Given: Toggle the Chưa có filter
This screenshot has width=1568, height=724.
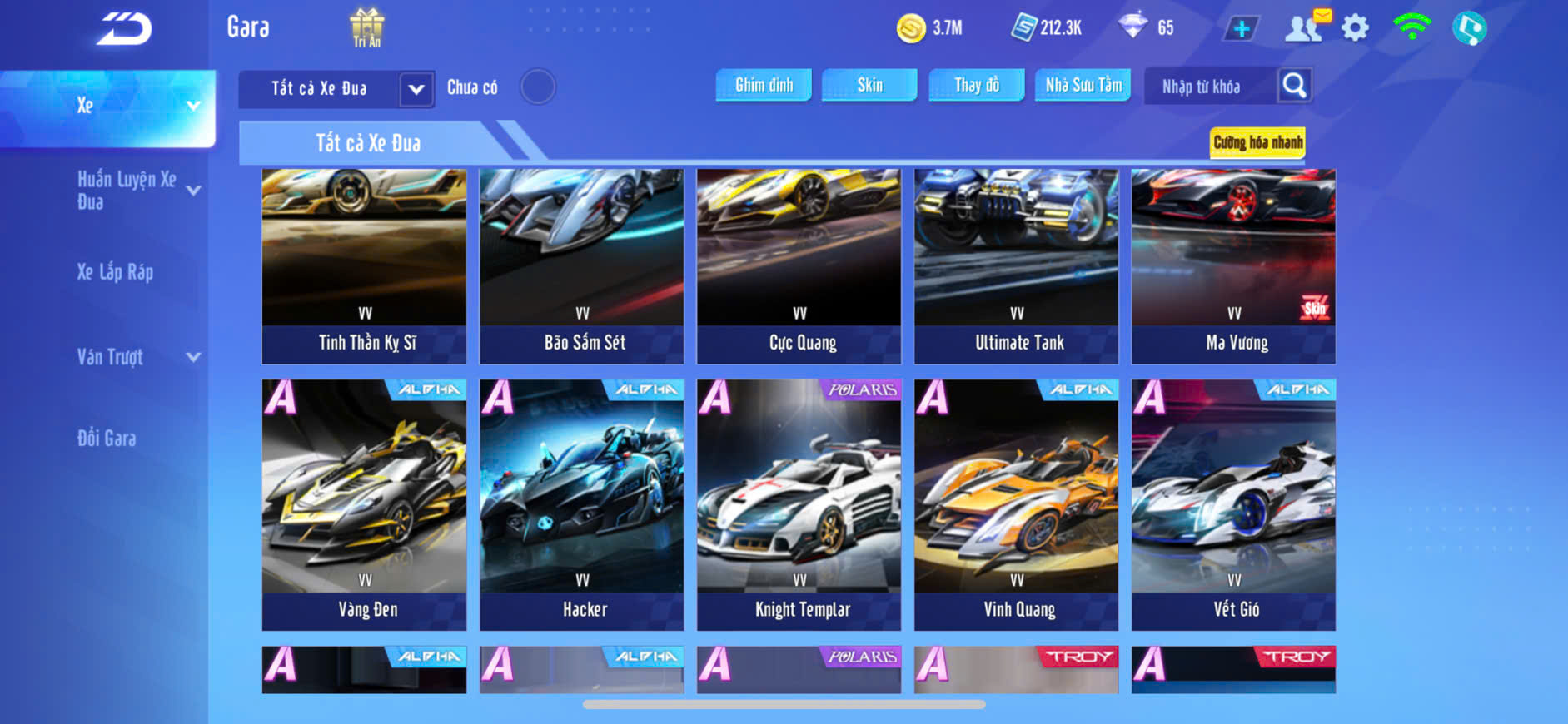Looking at the screenshot, I should click(x=537, y=87).
